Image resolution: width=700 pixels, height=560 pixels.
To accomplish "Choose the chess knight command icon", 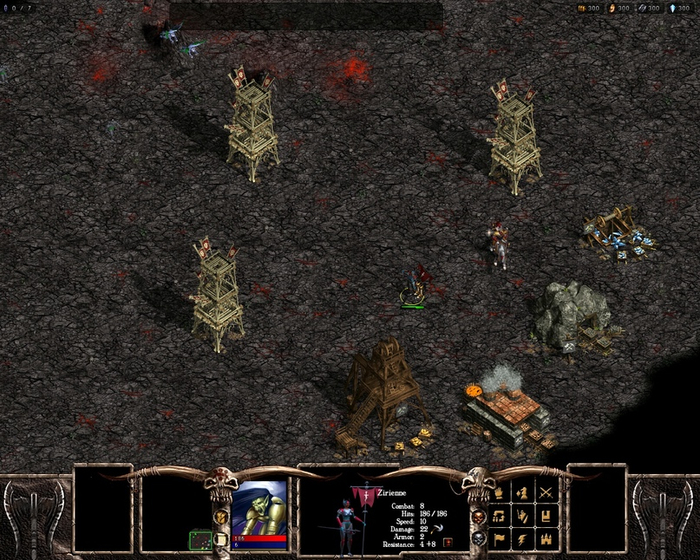I will click(522, 492).
